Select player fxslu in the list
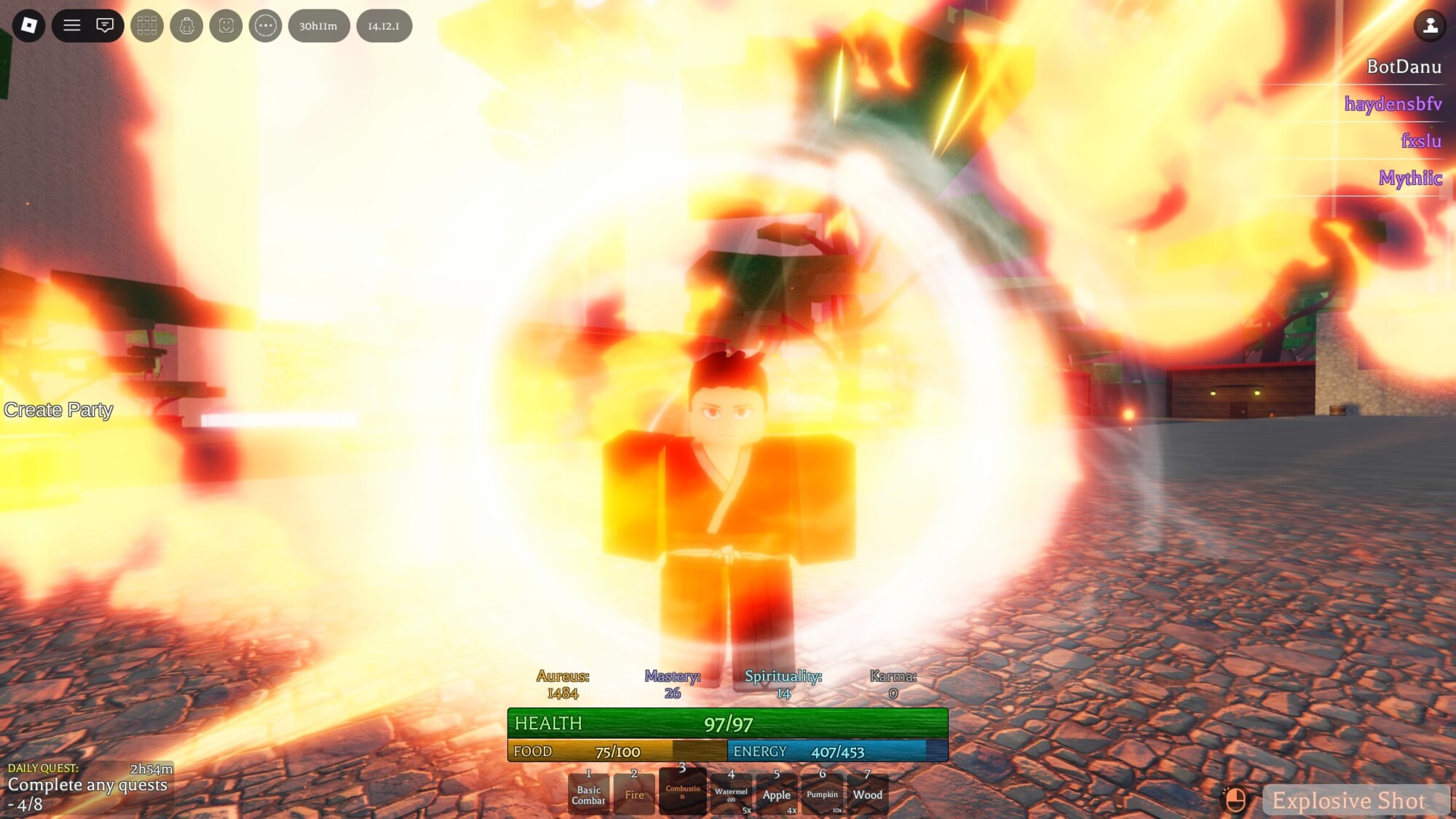The width and height of the screenshot is (1456, 819). click(1421, 141)
